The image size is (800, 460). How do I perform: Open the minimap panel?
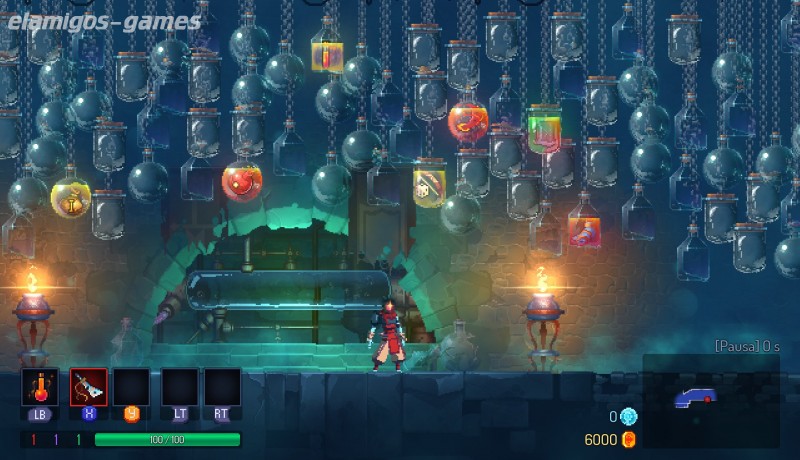click(x=709, y=399)
